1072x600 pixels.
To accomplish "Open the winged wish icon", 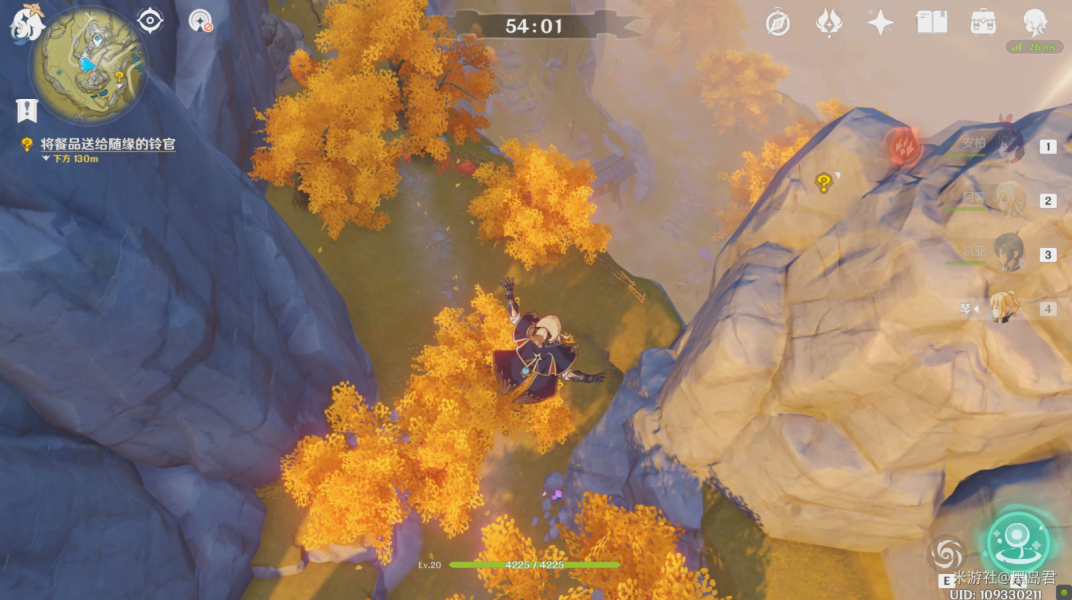I will (x=829, y=22).
